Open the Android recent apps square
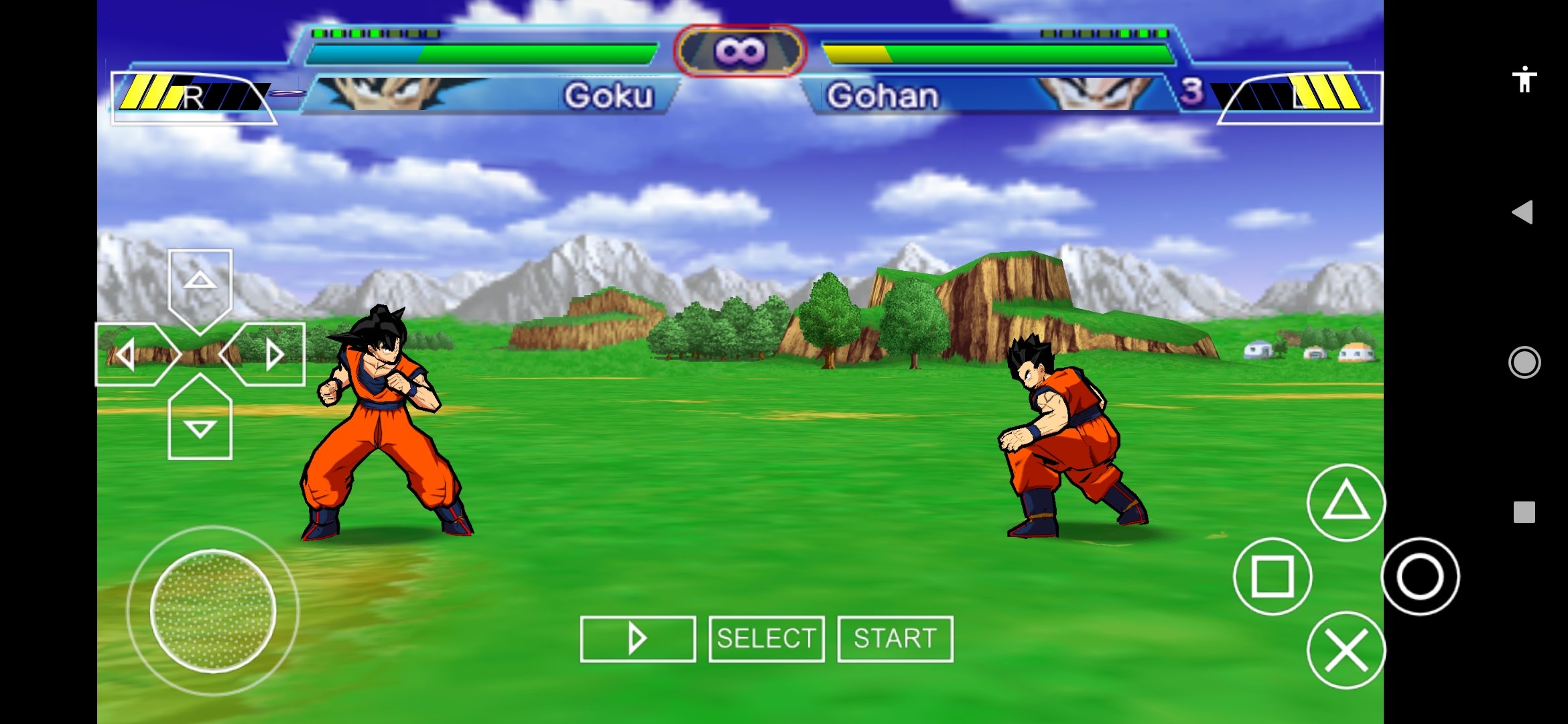The height and width of the screenshot is (724, 1568). click(1524, 512)
